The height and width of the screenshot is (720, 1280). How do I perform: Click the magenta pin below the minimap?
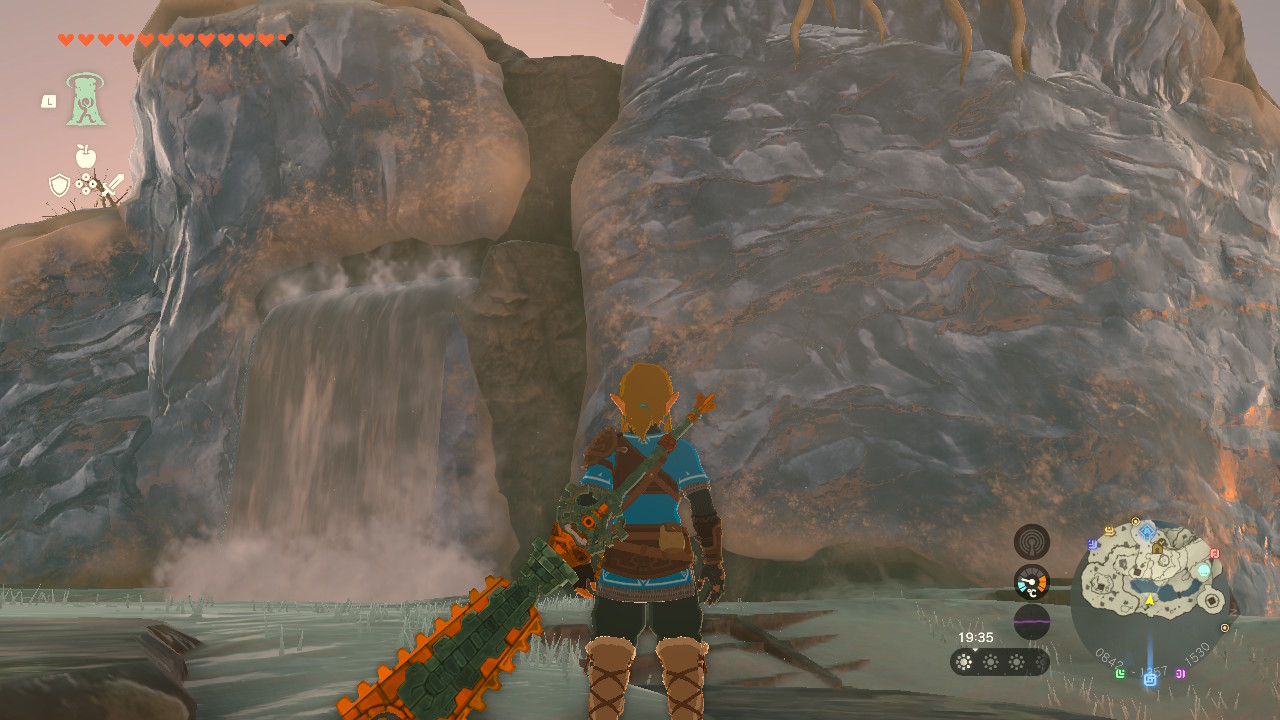pyautogui.click(x=1181, y=673)
